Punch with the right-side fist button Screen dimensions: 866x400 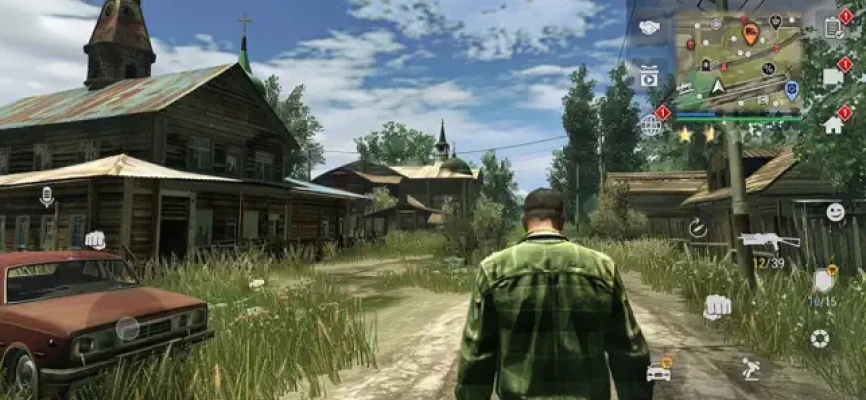[x=716, y=306]
